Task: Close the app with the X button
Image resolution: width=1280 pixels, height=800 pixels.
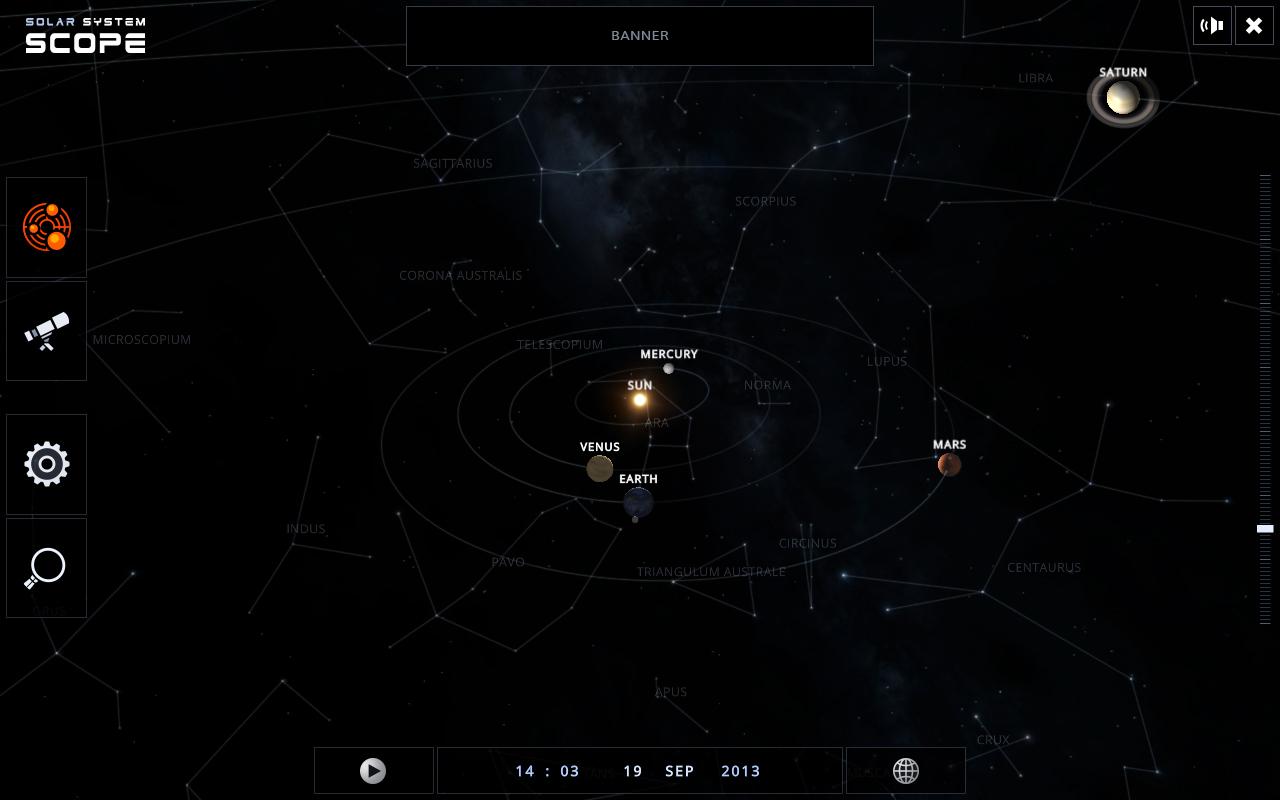Action: (1254, 26)
